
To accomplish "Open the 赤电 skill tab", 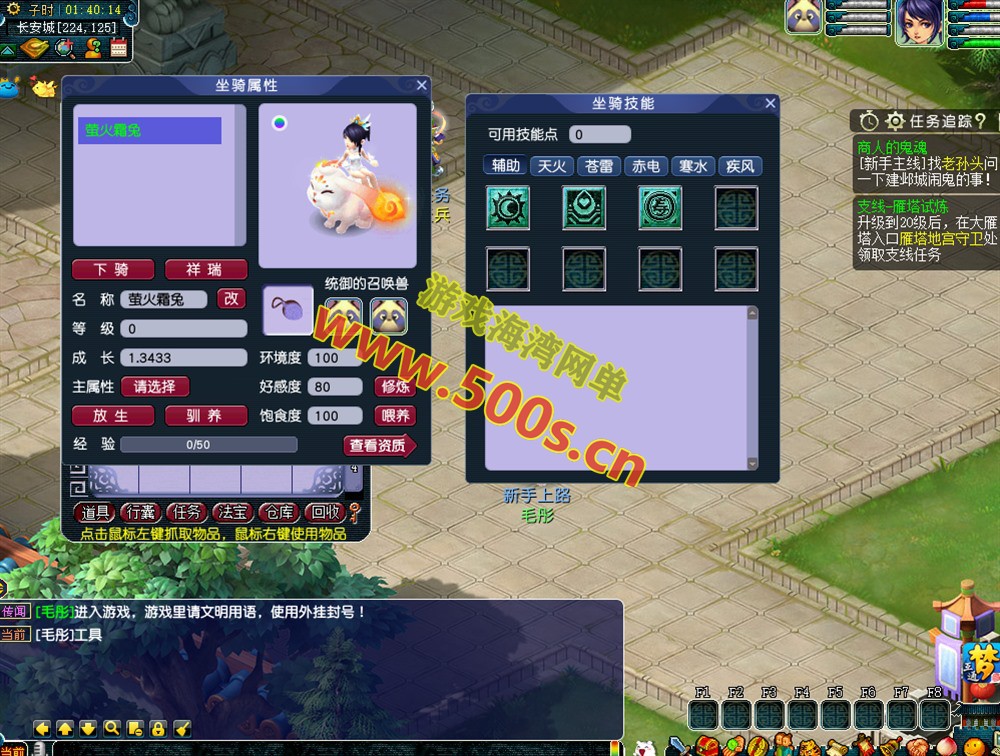I will coord(646,166).
